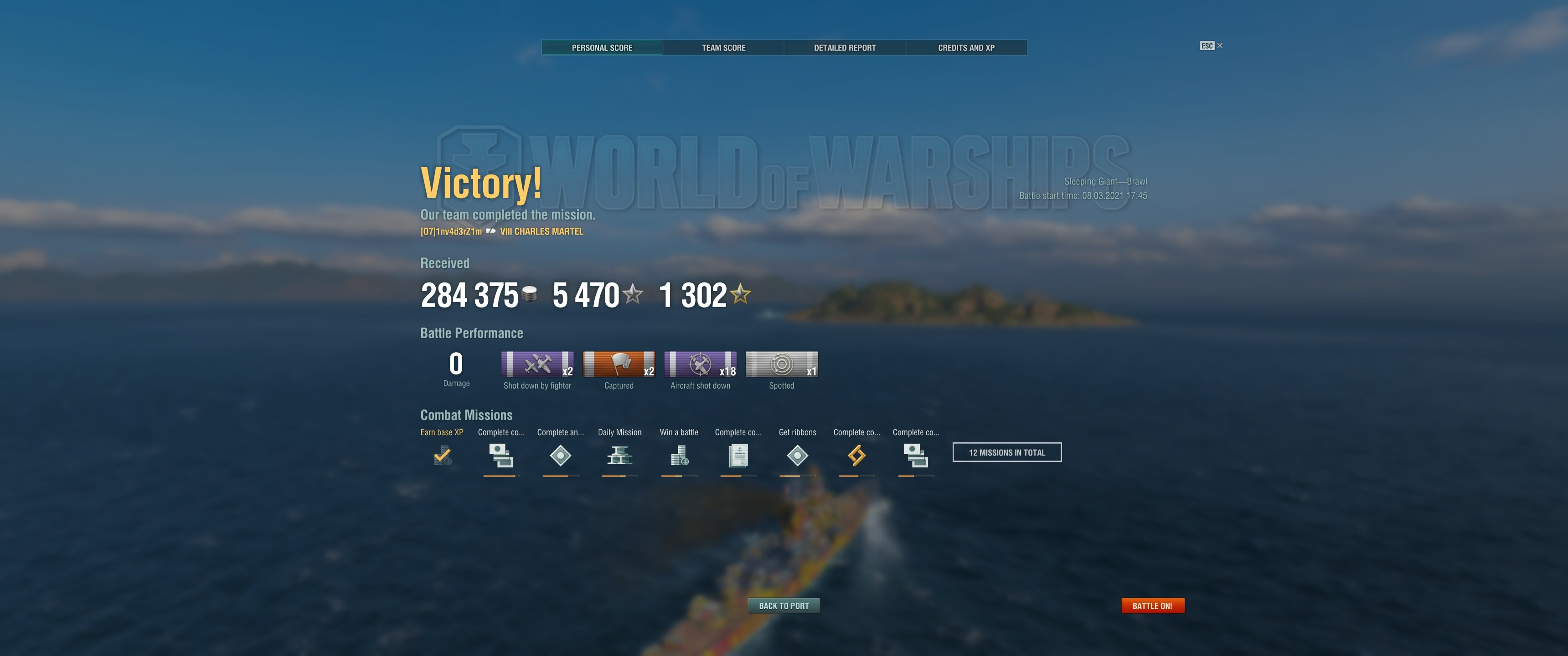
Task: Open the Detailed Report tab
Action: tap(844, 47)
